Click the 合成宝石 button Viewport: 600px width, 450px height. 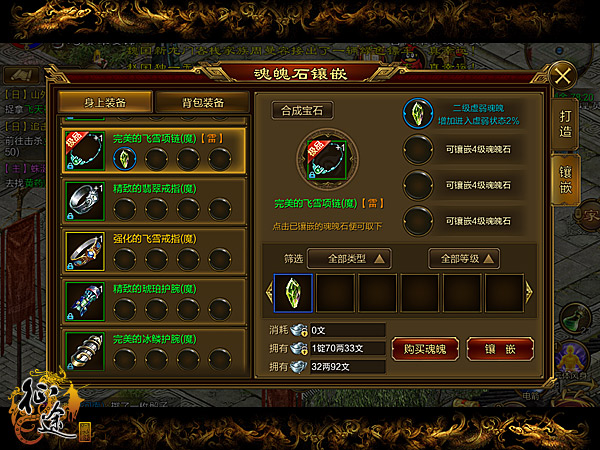303,111
